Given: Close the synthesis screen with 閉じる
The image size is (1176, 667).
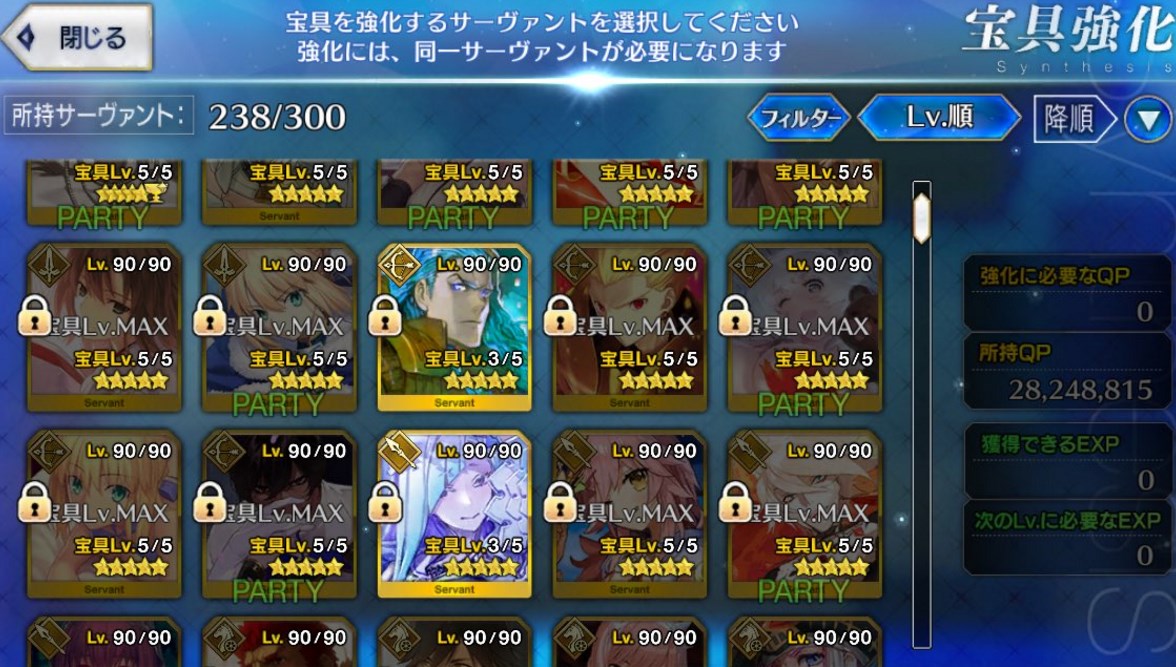Looking at the screenshot, I should (x=77, y=38).
